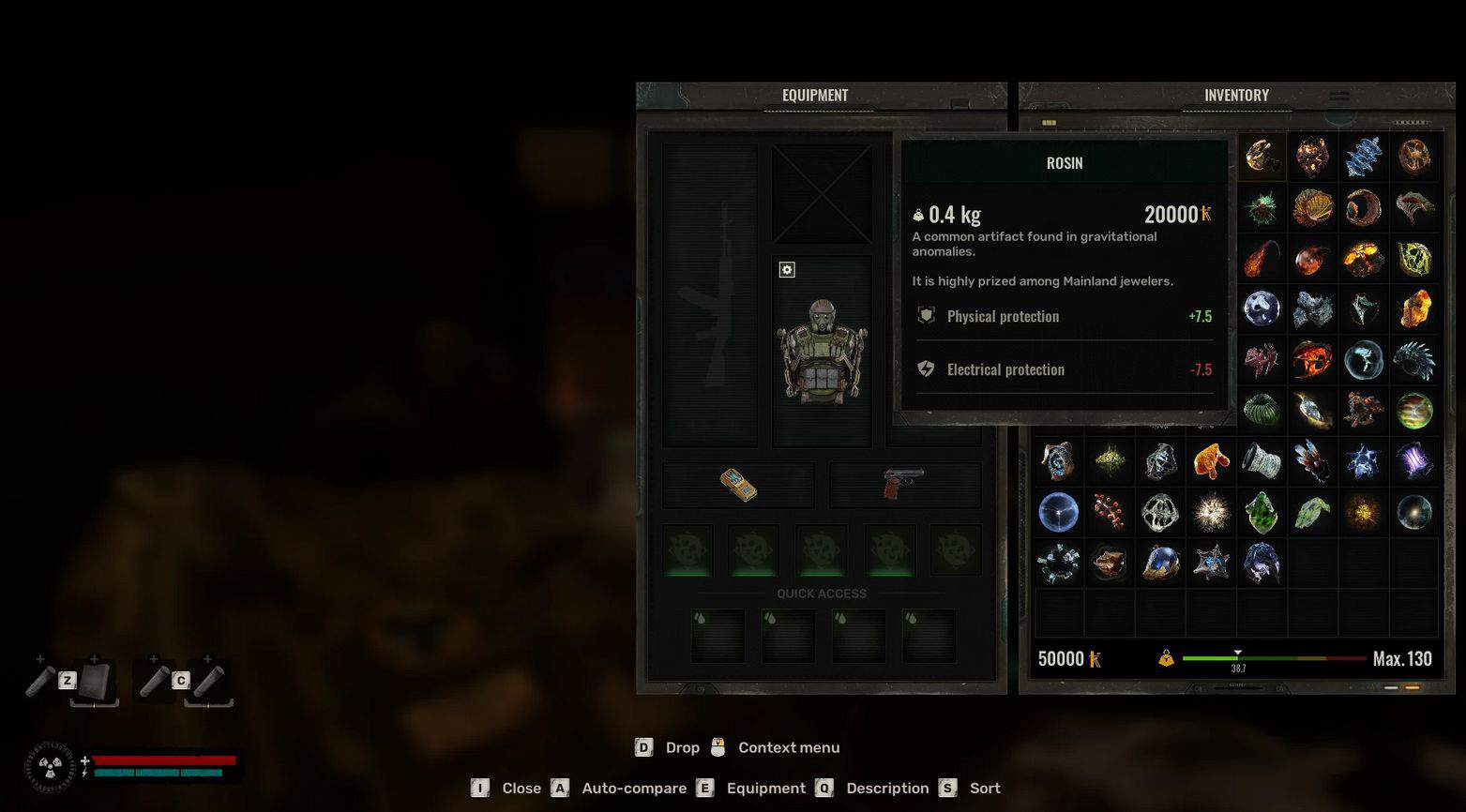Select the blue spiral spring artifact
This screenshot has height=812, width=1466.
pos(1363,158)
